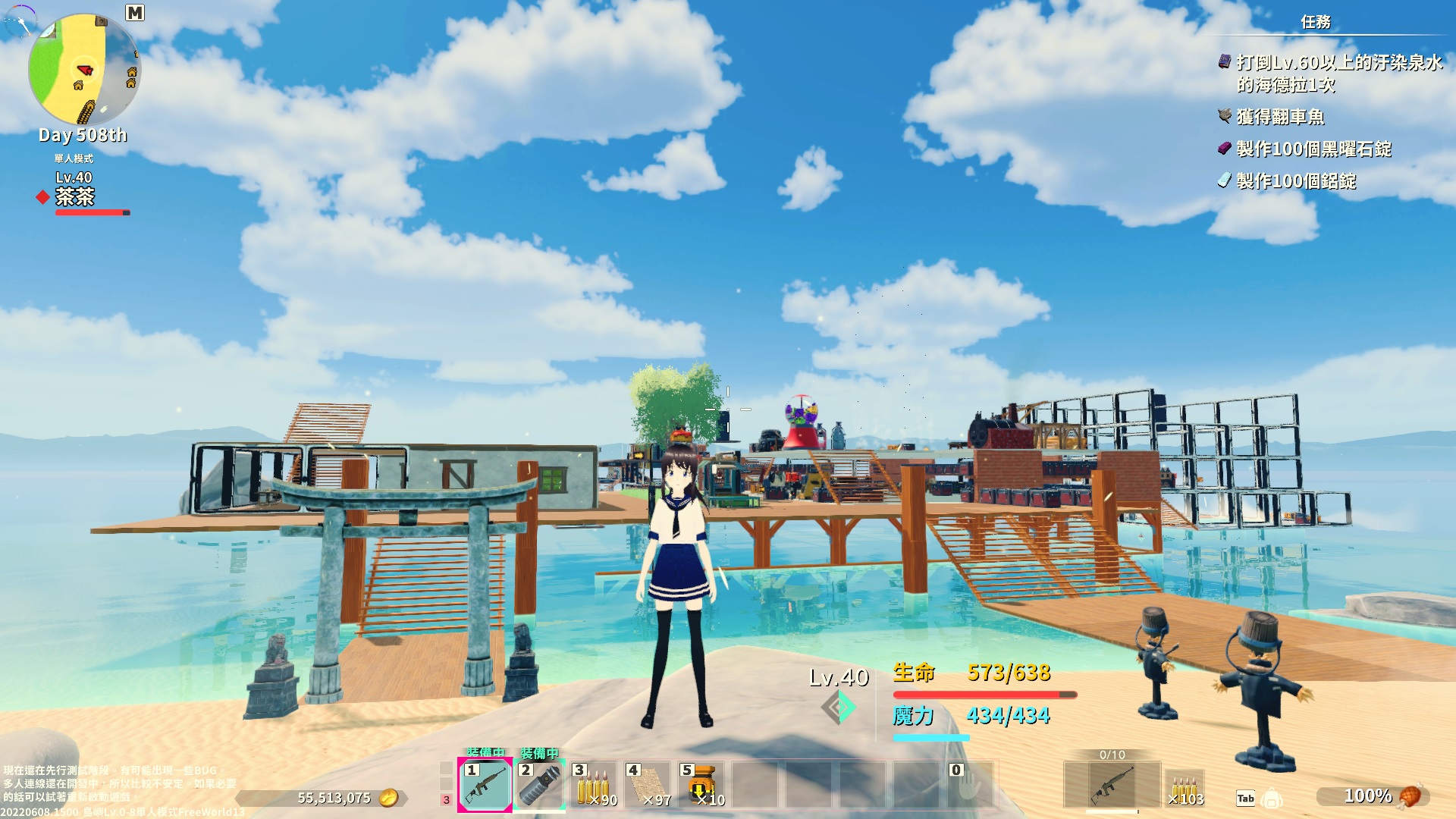Screen dimensions: 1456x819
Task: Select the aluminum ingot crafting quest
Action: (1295, 180)
